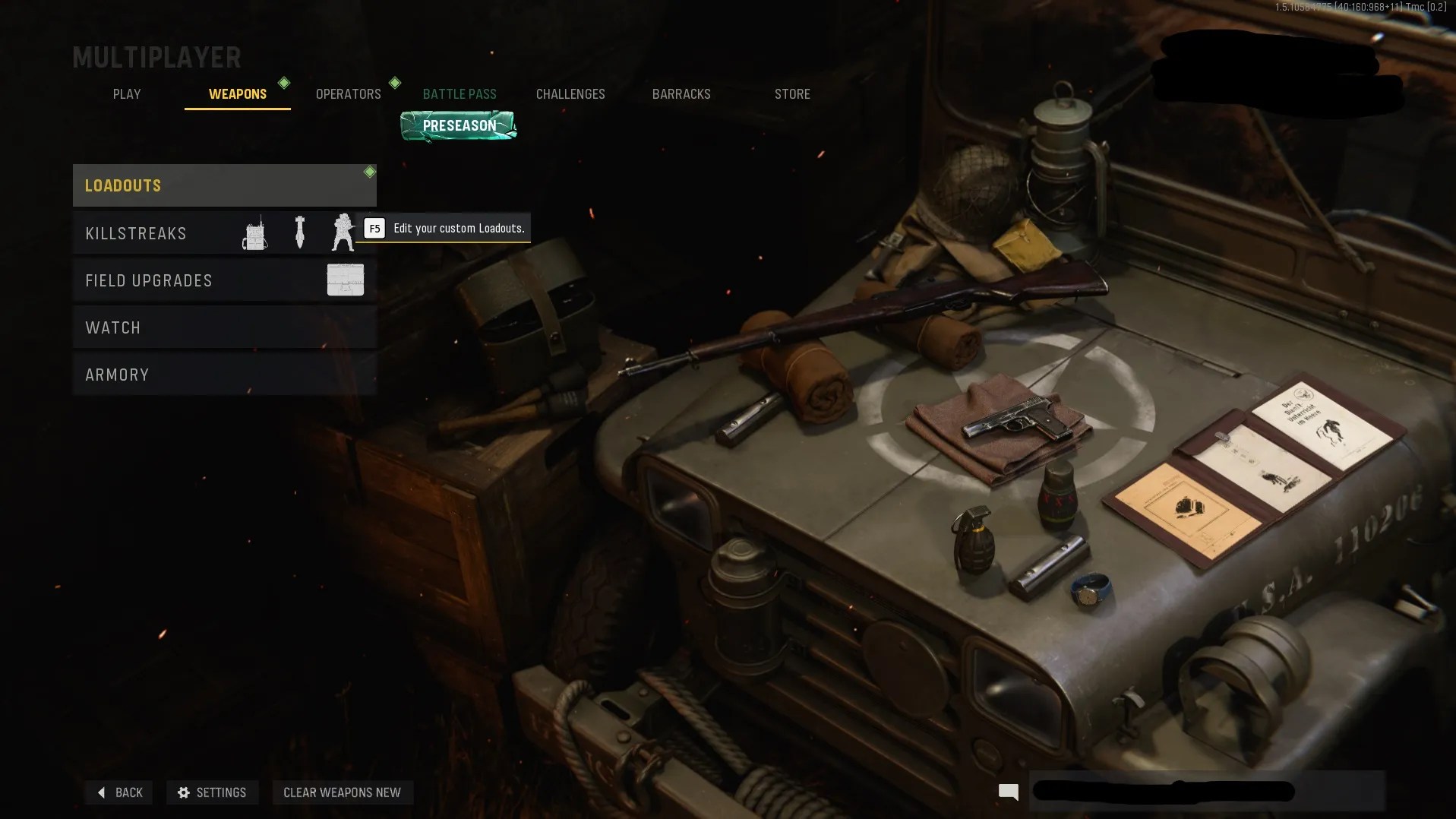
Task: Select the recon plane killstreak icon
Action: (254, 233)
